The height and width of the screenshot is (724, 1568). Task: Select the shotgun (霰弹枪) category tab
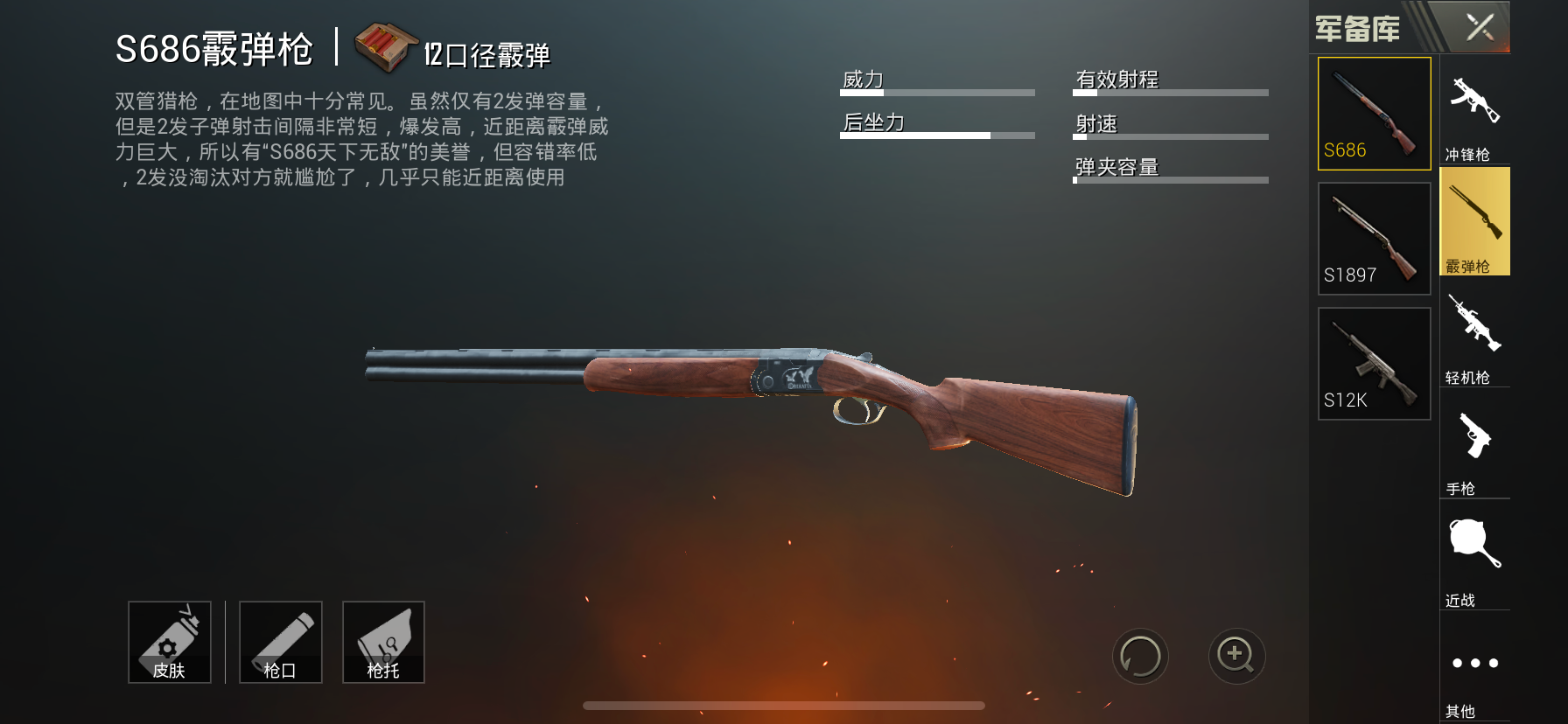(x=1474, y=222)
